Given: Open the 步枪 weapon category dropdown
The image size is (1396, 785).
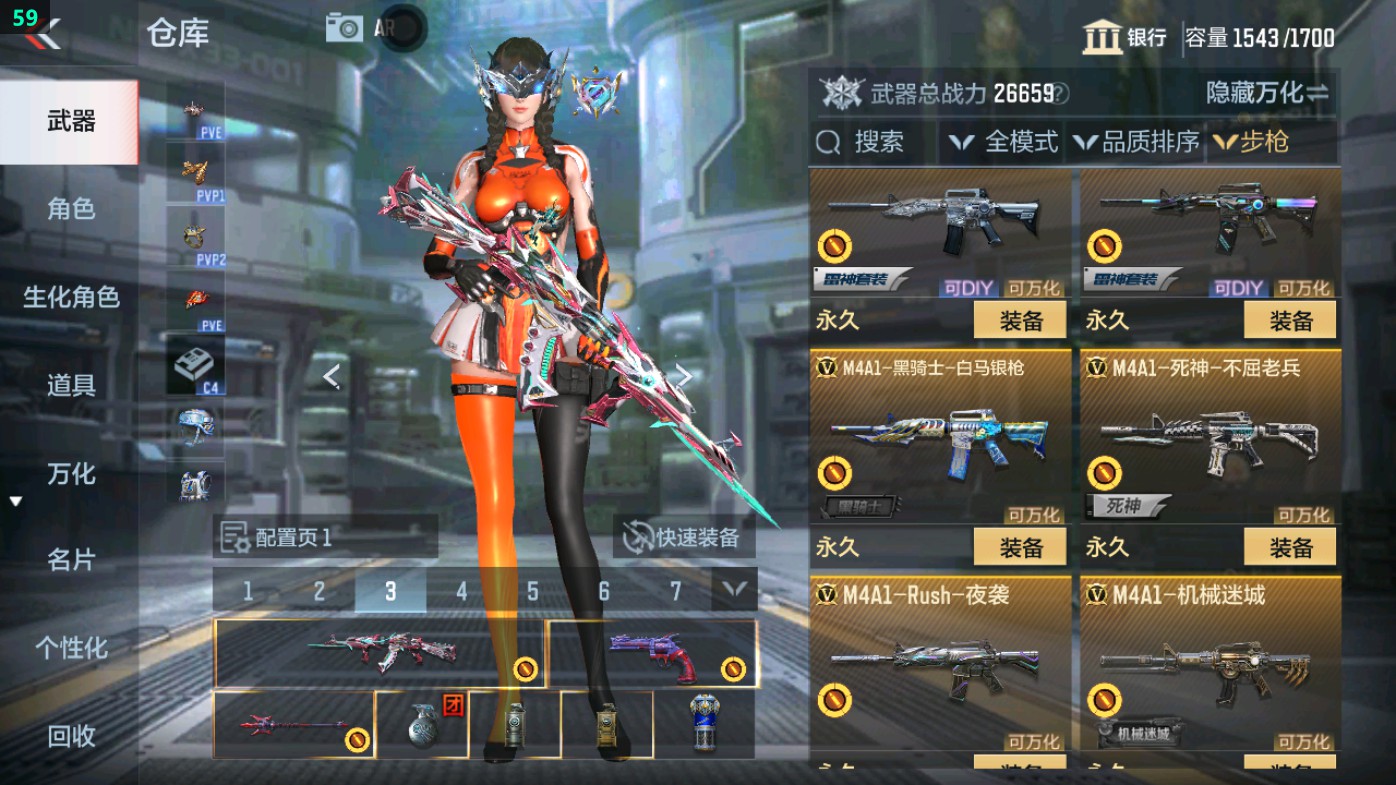Looking at the screenshot, I should pyautogui.click(x=1255, y=142).
